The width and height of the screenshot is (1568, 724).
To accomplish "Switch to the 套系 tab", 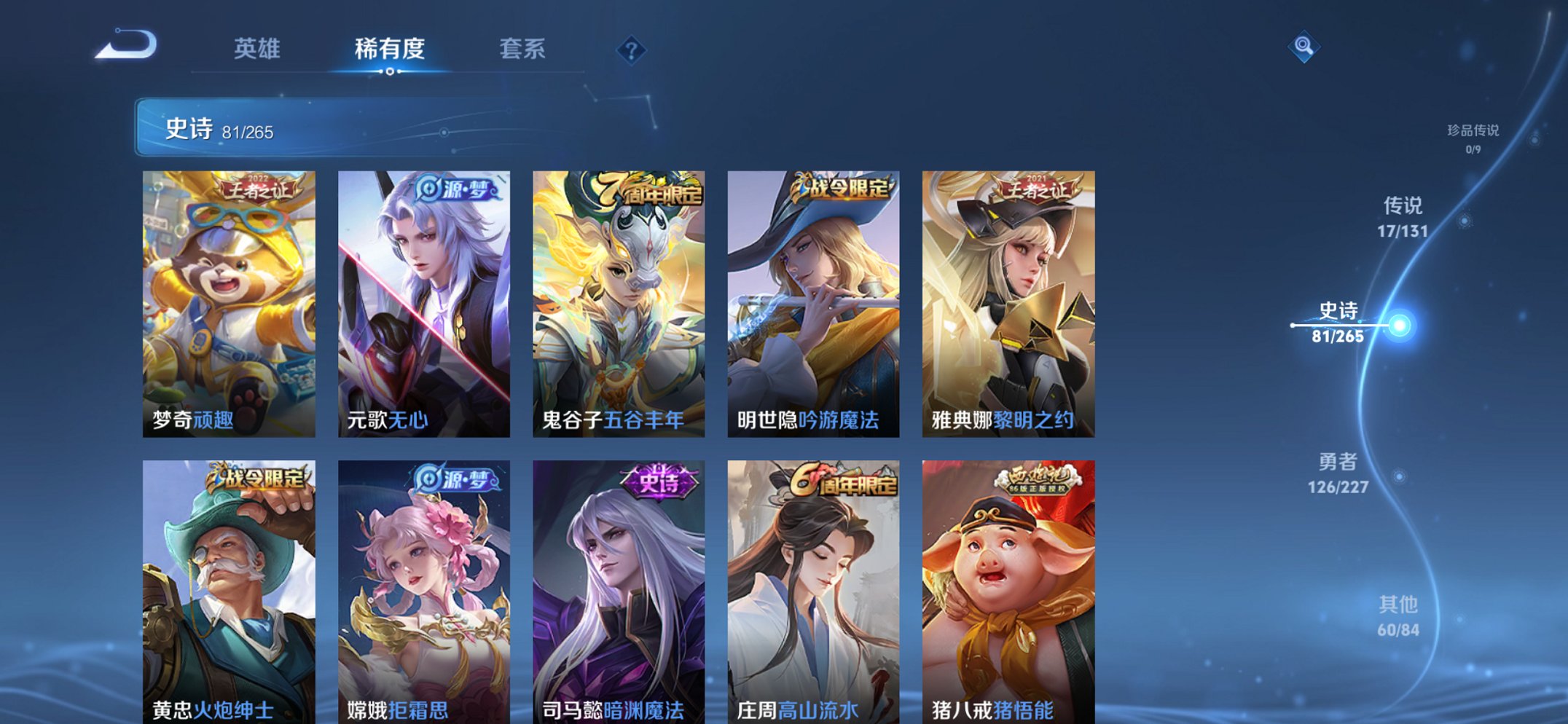I will 523,50.
